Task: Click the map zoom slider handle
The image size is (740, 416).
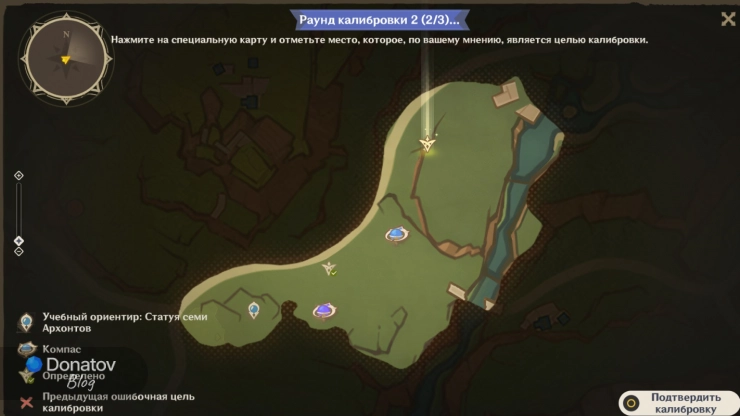Action: (x=18, y=240)
